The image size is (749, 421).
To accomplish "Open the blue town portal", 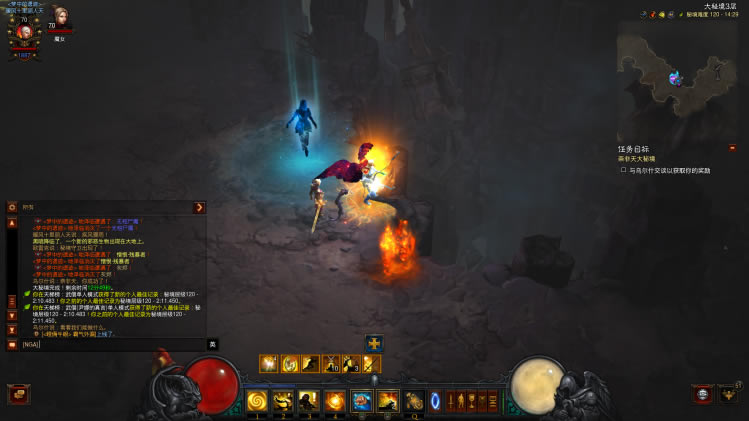I will [x=436, y=401].
